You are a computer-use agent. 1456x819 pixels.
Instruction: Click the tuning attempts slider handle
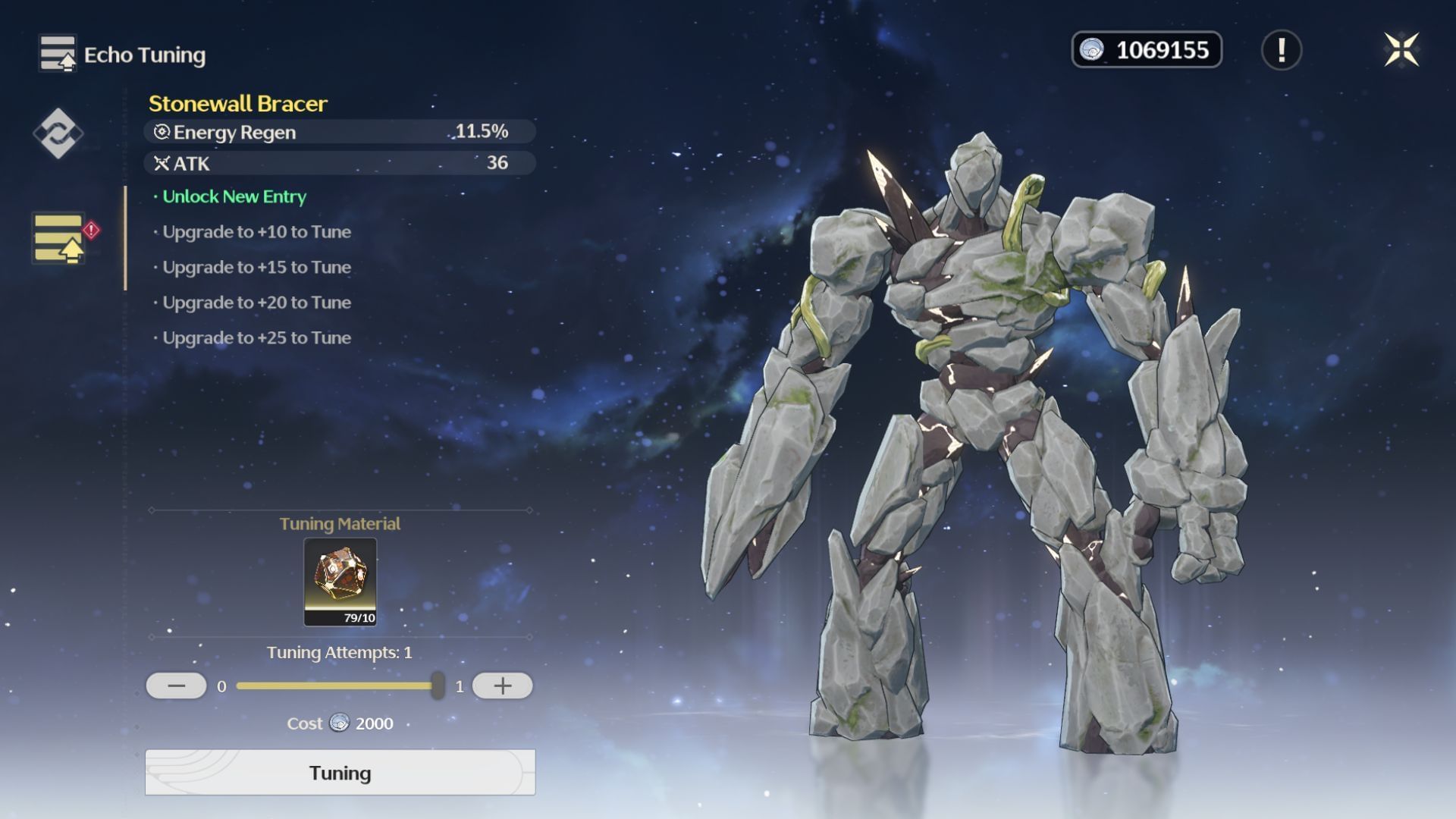438,686
